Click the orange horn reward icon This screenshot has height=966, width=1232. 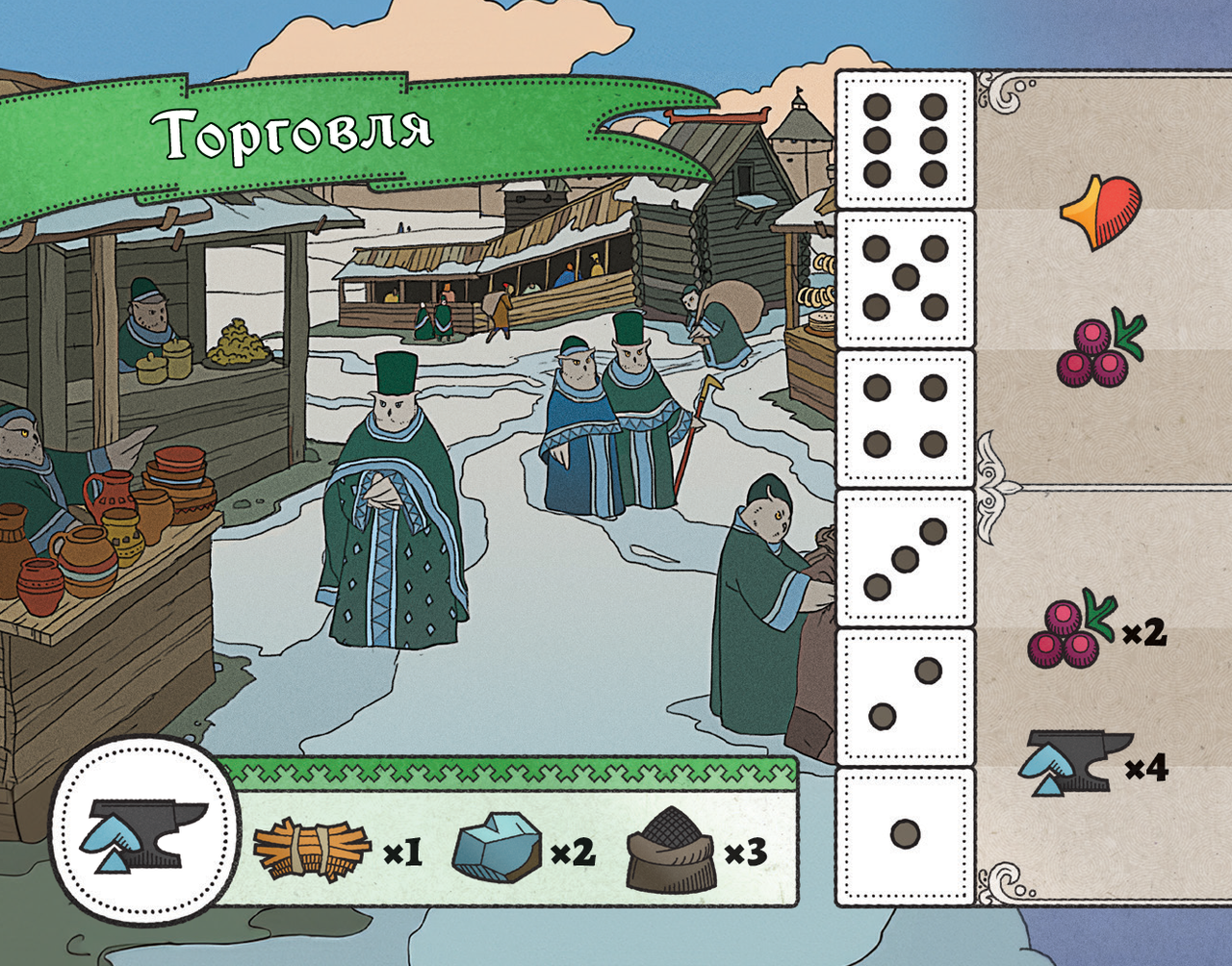pos(1101,210)
